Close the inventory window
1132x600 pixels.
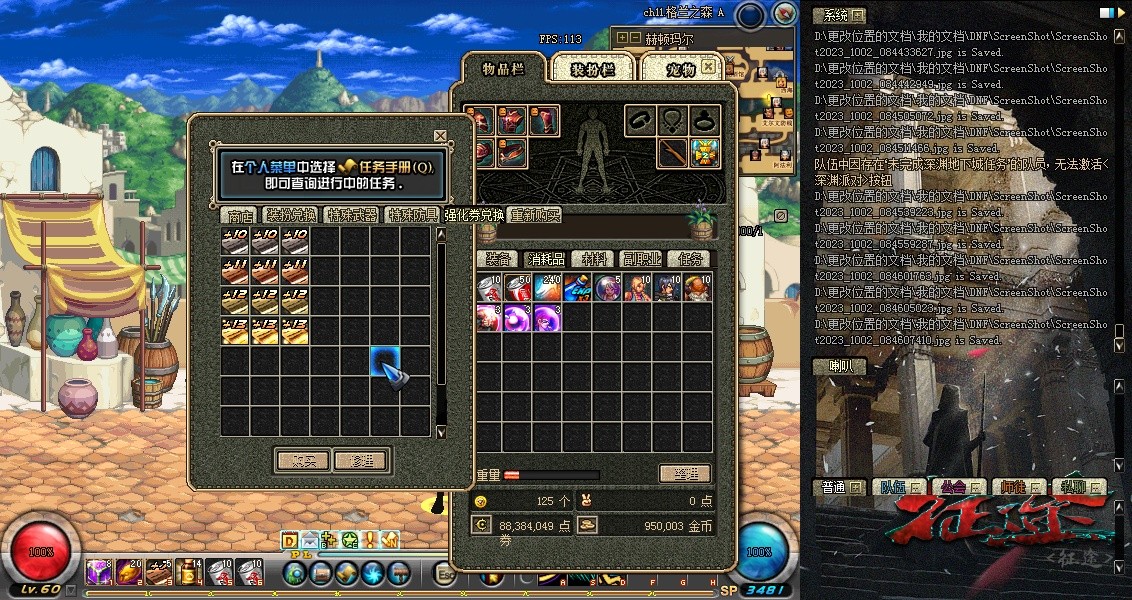tap(708, 67)
